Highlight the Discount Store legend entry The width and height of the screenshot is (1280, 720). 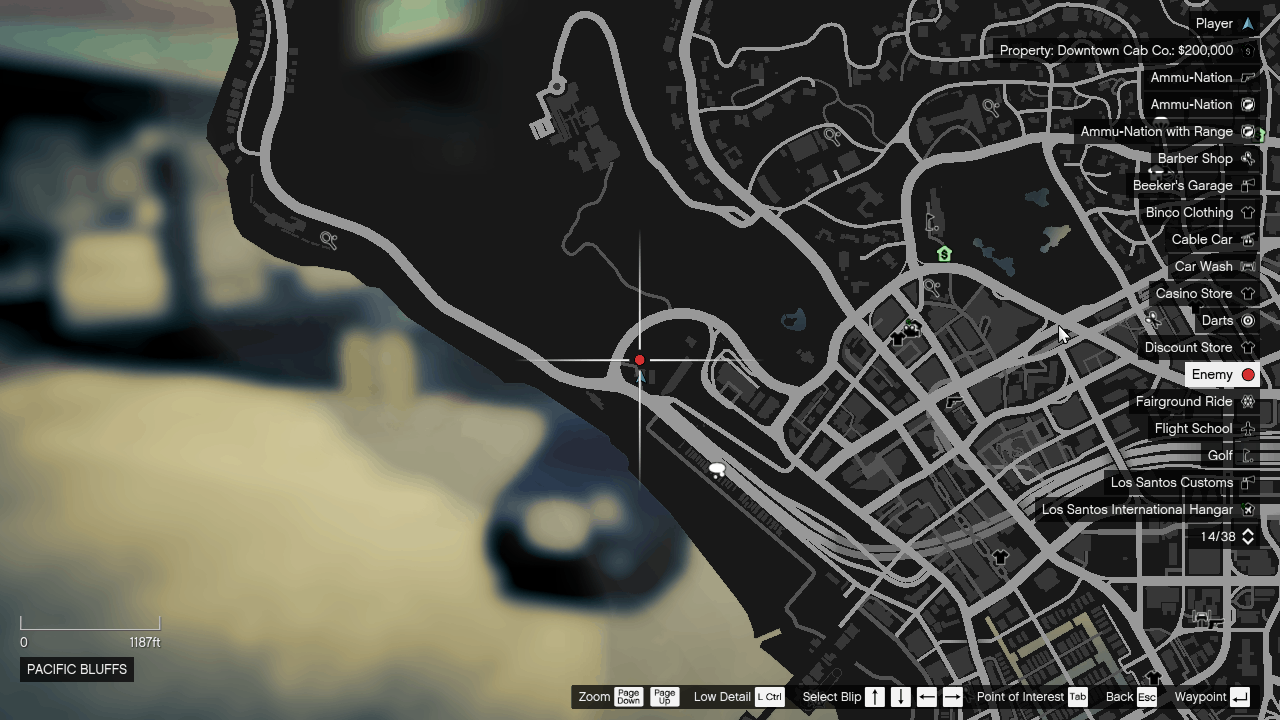click(1189, 347)
